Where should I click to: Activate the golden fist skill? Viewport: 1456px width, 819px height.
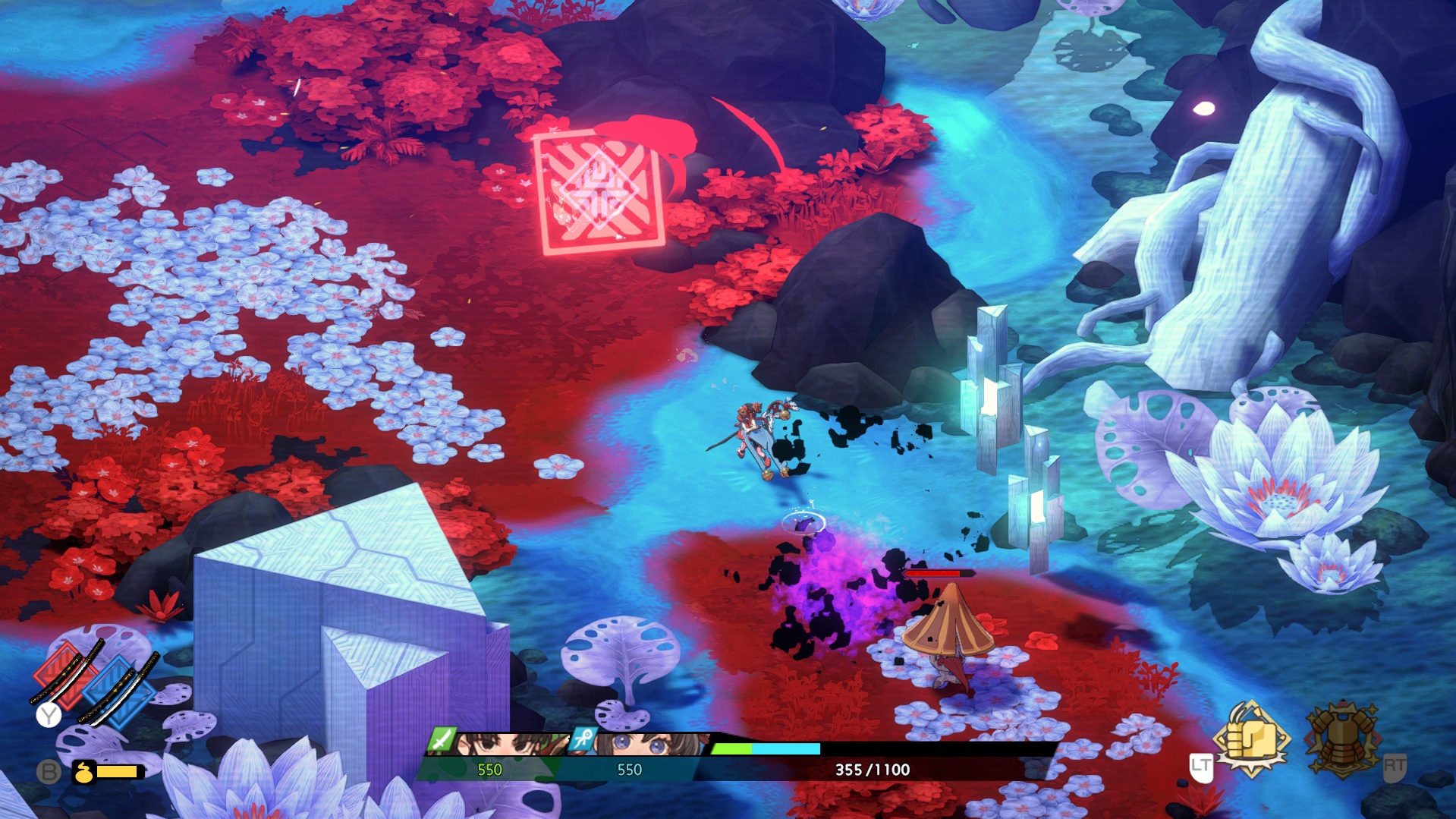(1250, 738)
